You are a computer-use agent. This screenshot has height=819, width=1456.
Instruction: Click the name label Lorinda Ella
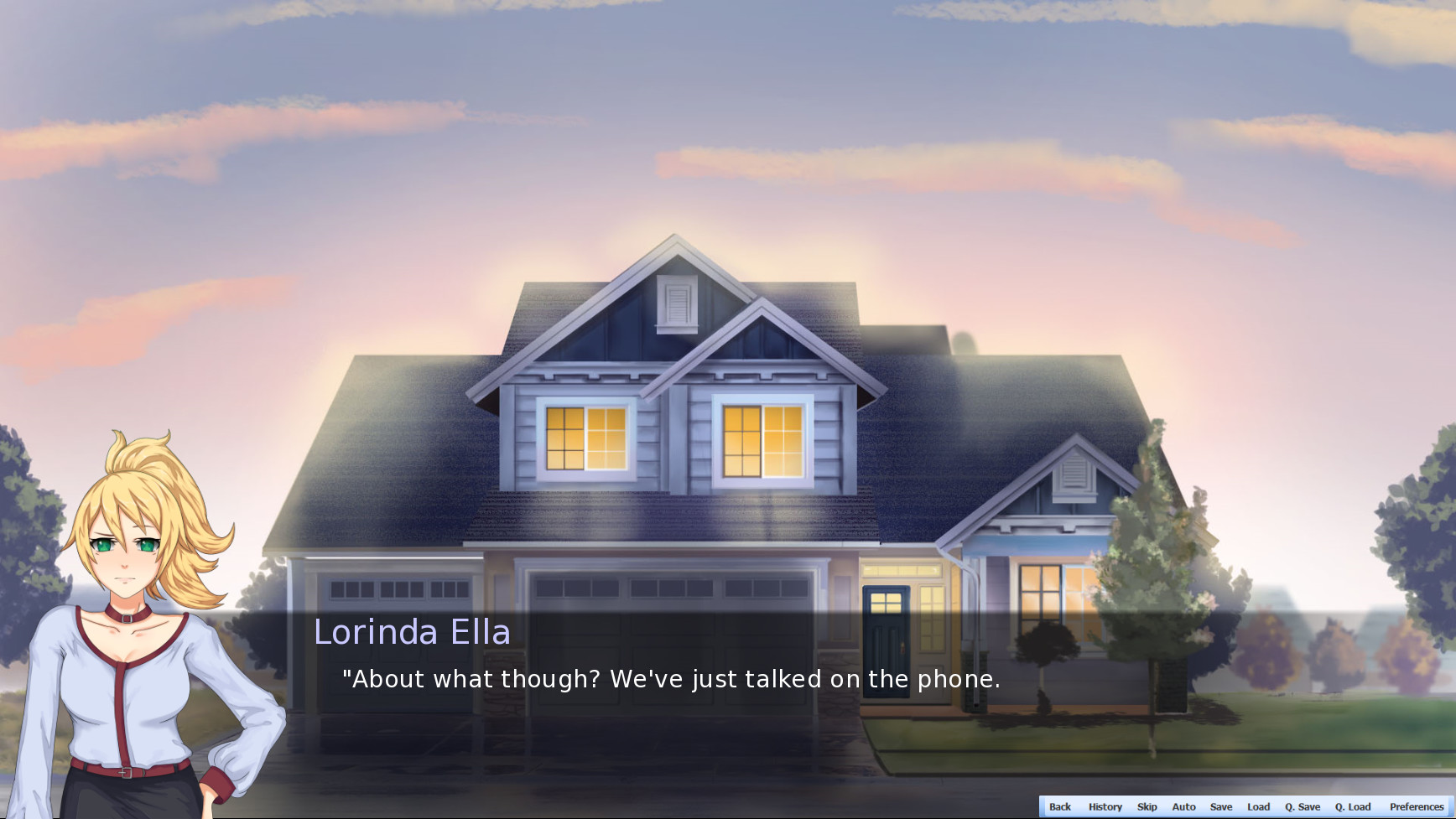pyautogui.click(x=413, y=632)
